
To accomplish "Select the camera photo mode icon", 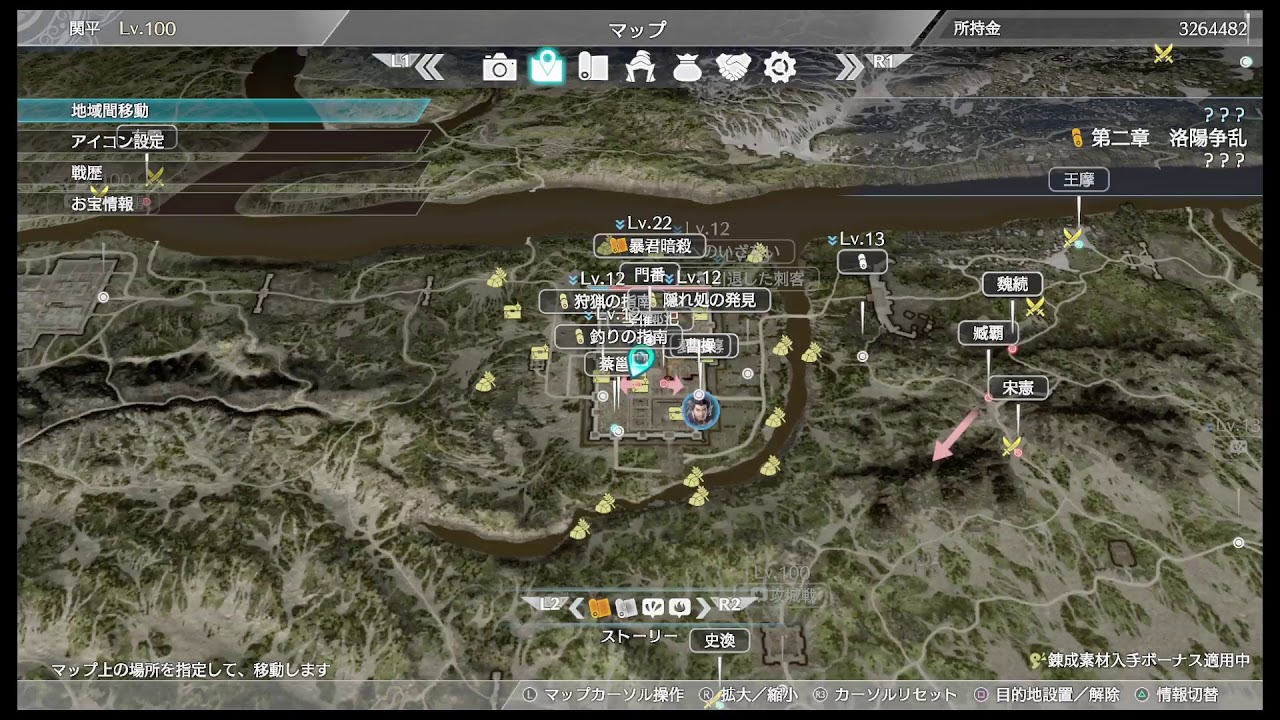I will click(500, 68).
